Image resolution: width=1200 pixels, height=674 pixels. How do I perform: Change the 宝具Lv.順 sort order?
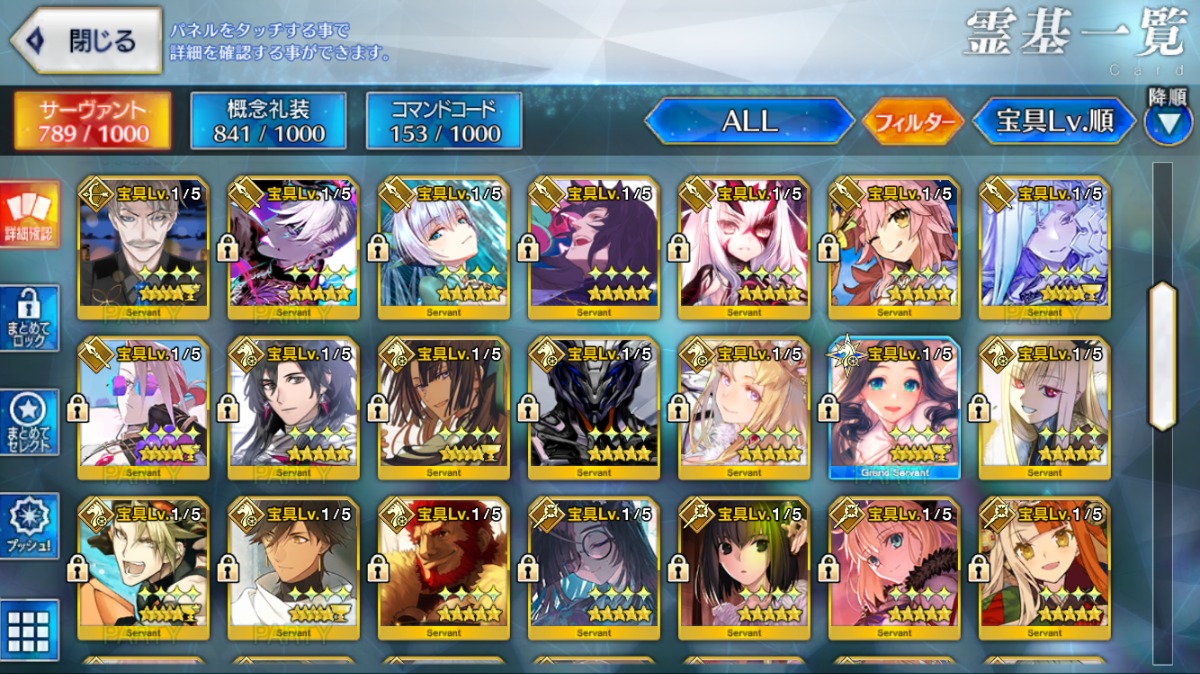pos(1054,122)
